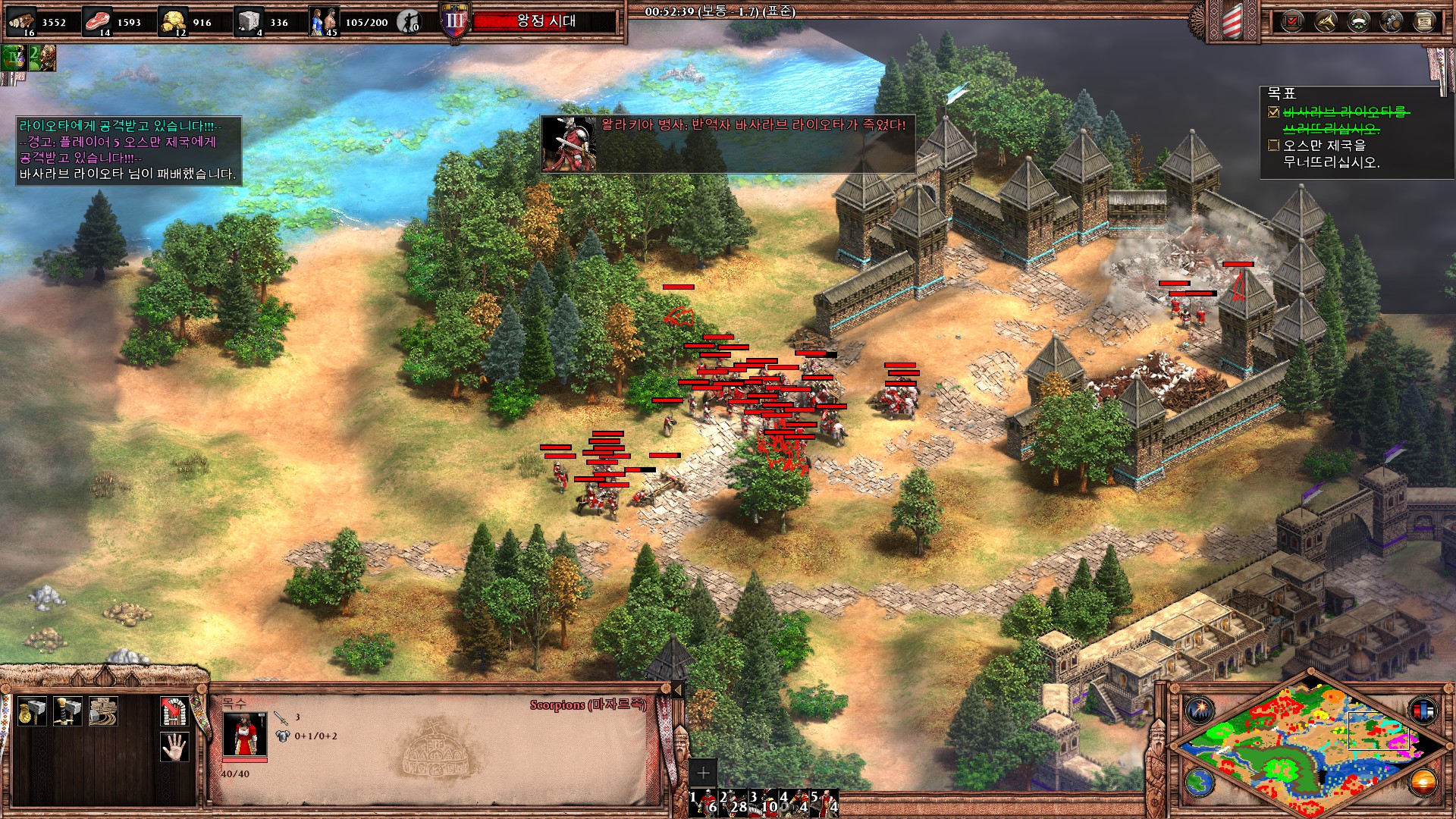Viewport: 1456px width, 819px height.
Task: Toggle the minimap statistics bar-chart button
Action: pyautogui.click(x=1423, y=711)
